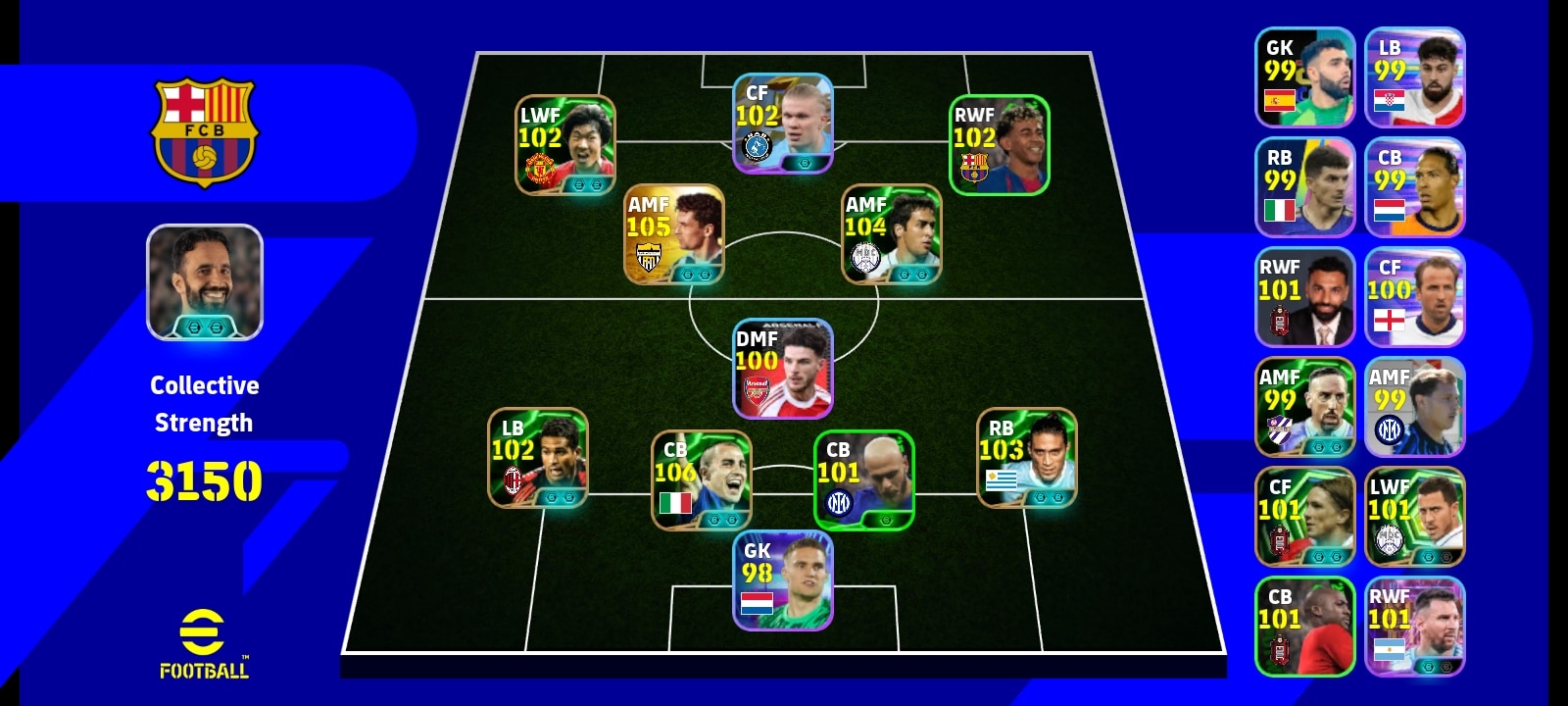Select the DMF 100 Arsenal player card
The height and width of the screenshot is (706, 1568).
[783, 369]
